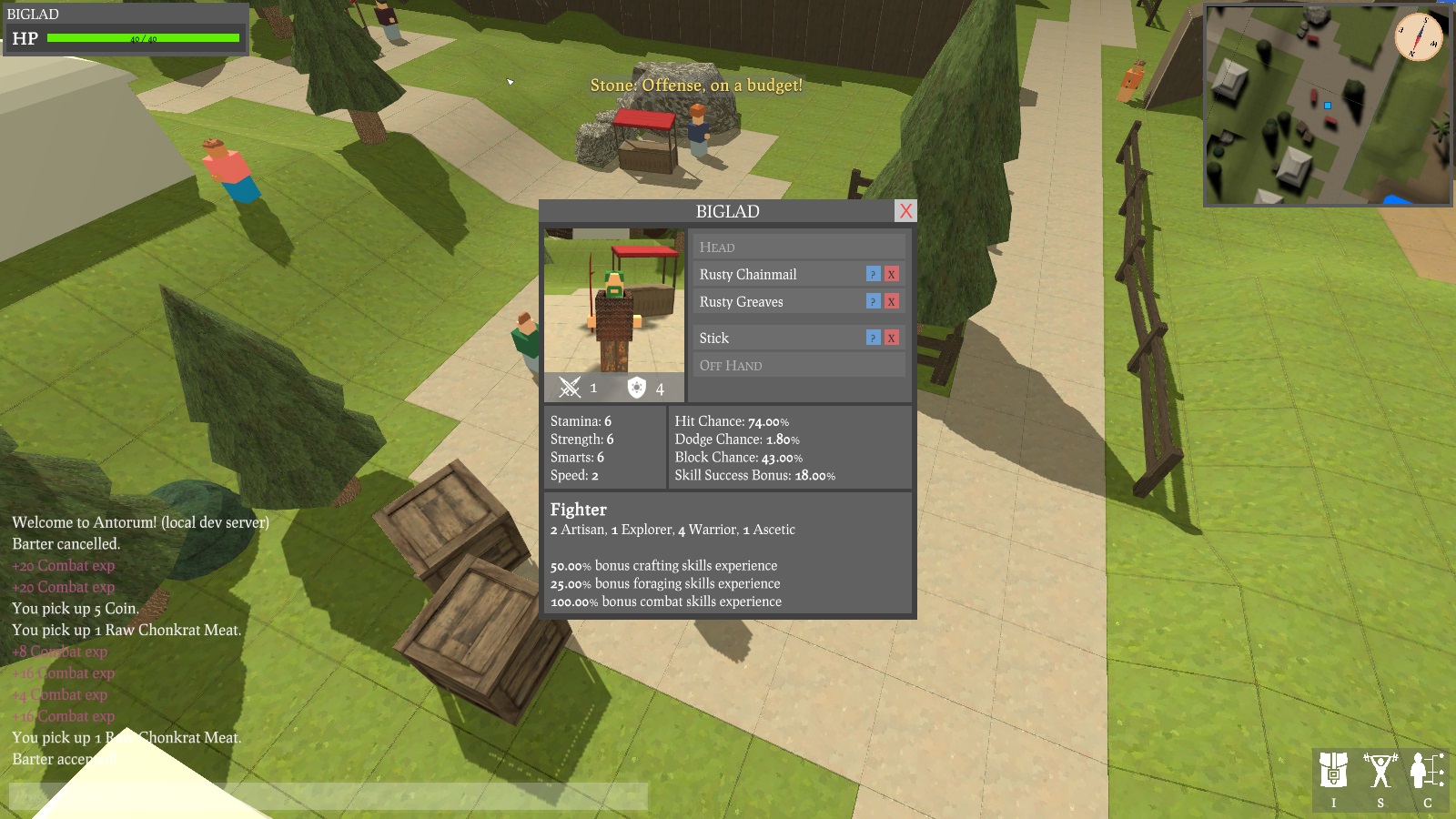Focus the chat input box
The image size is (1456, 819).
(328, 796)
